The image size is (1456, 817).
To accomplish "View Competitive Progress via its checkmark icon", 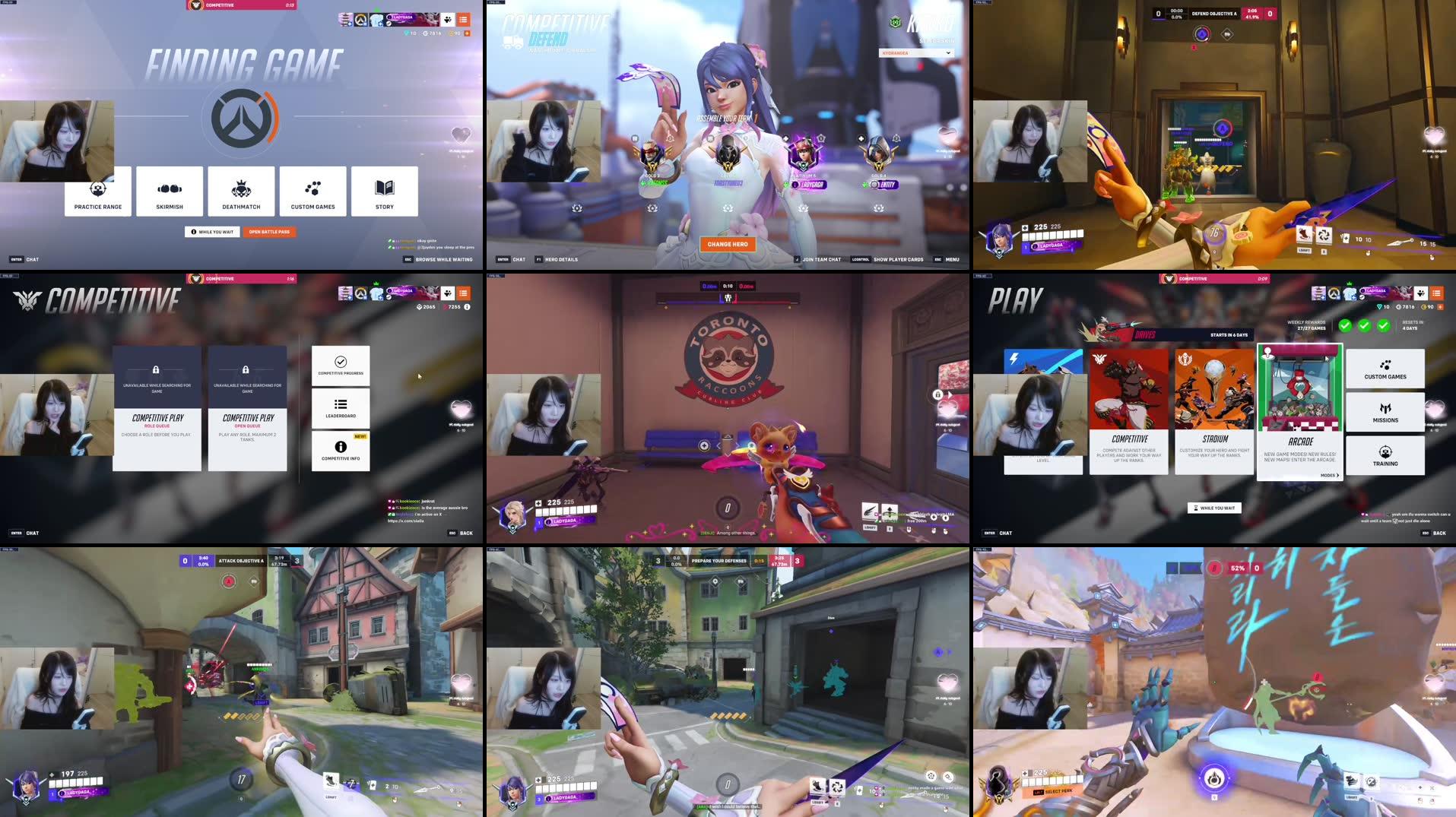I will coord(341,363).
